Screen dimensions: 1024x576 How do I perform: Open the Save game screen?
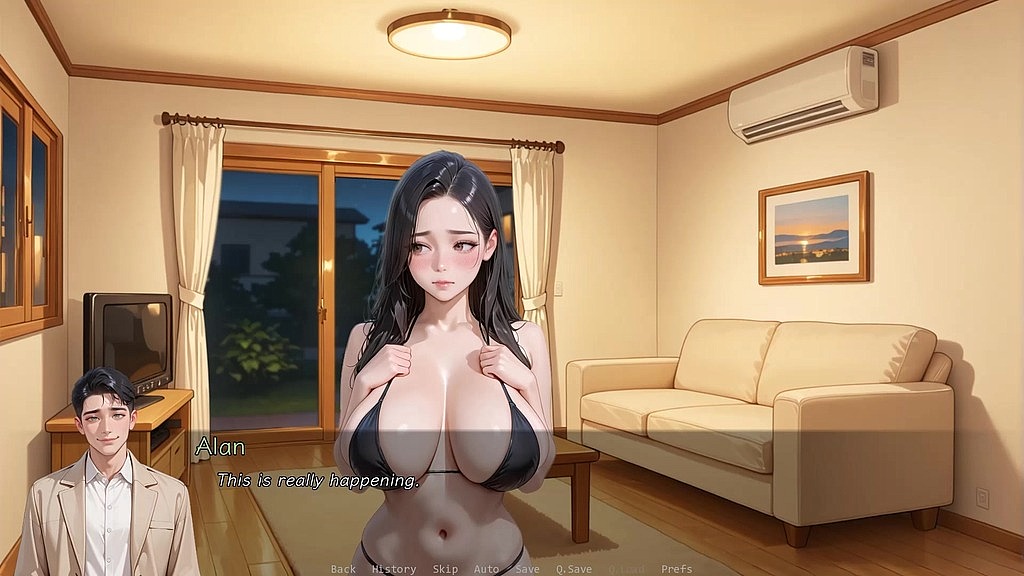pyautogui.click(x=527, y=569)
